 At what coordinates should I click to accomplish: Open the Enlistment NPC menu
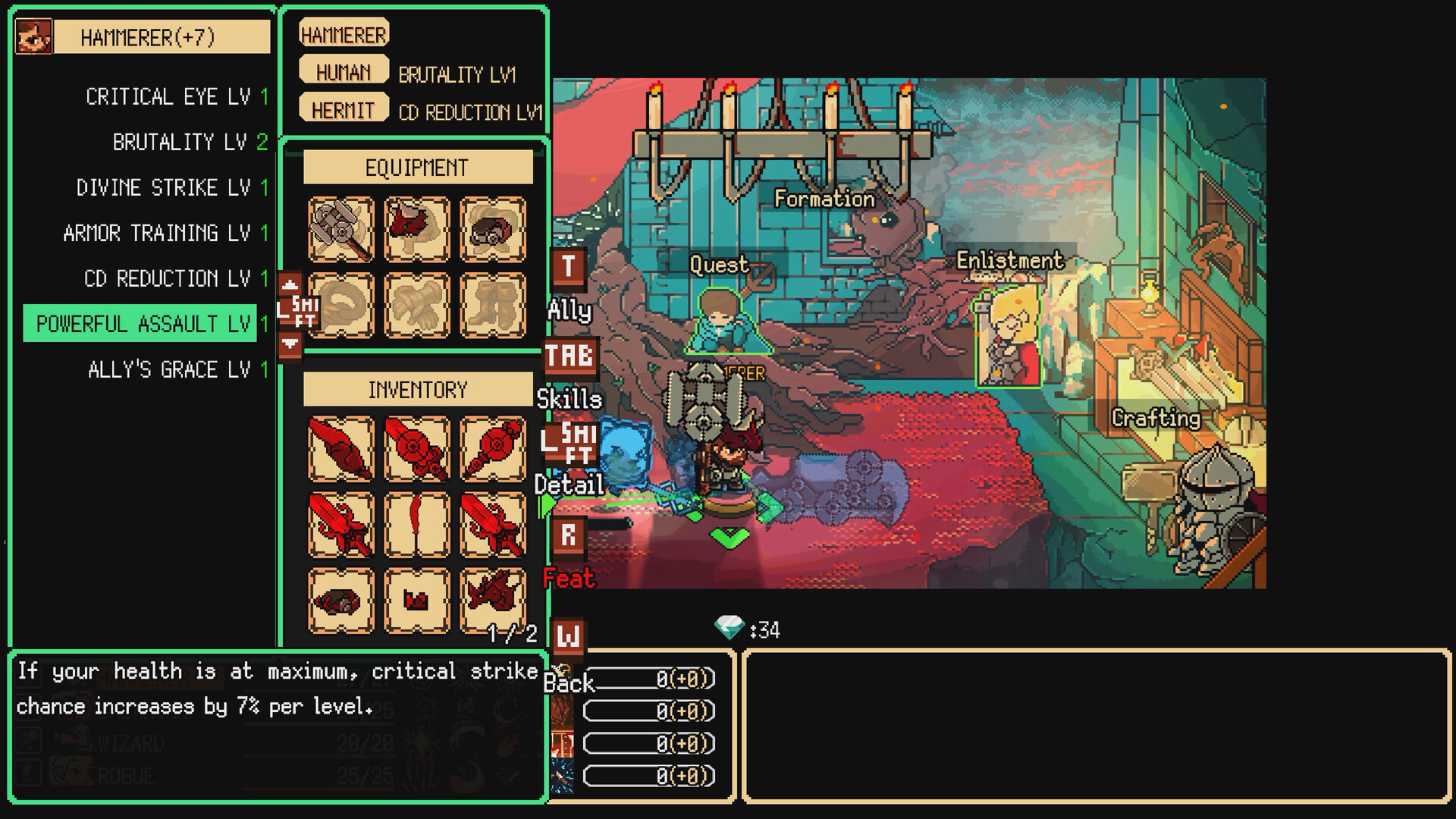[1009, 334]
